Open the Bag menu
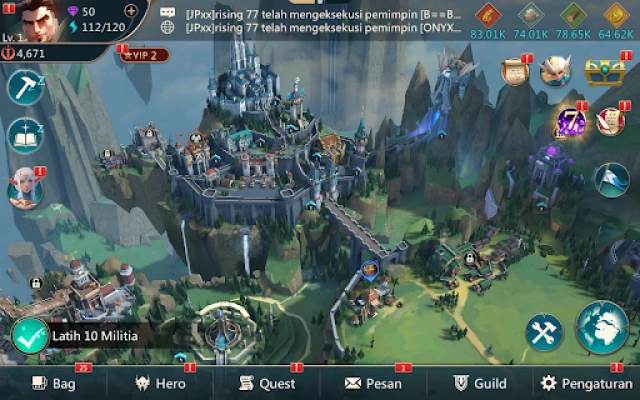The width and height of the screenshot is (640, 400). [53, 383]
